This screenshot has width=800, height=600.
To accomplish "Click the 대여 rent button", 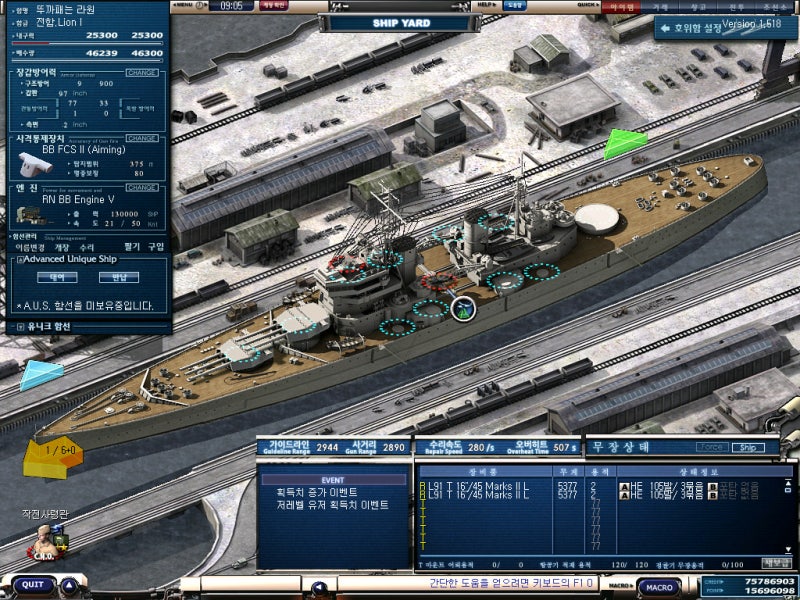I will click(x=56, y=277).
